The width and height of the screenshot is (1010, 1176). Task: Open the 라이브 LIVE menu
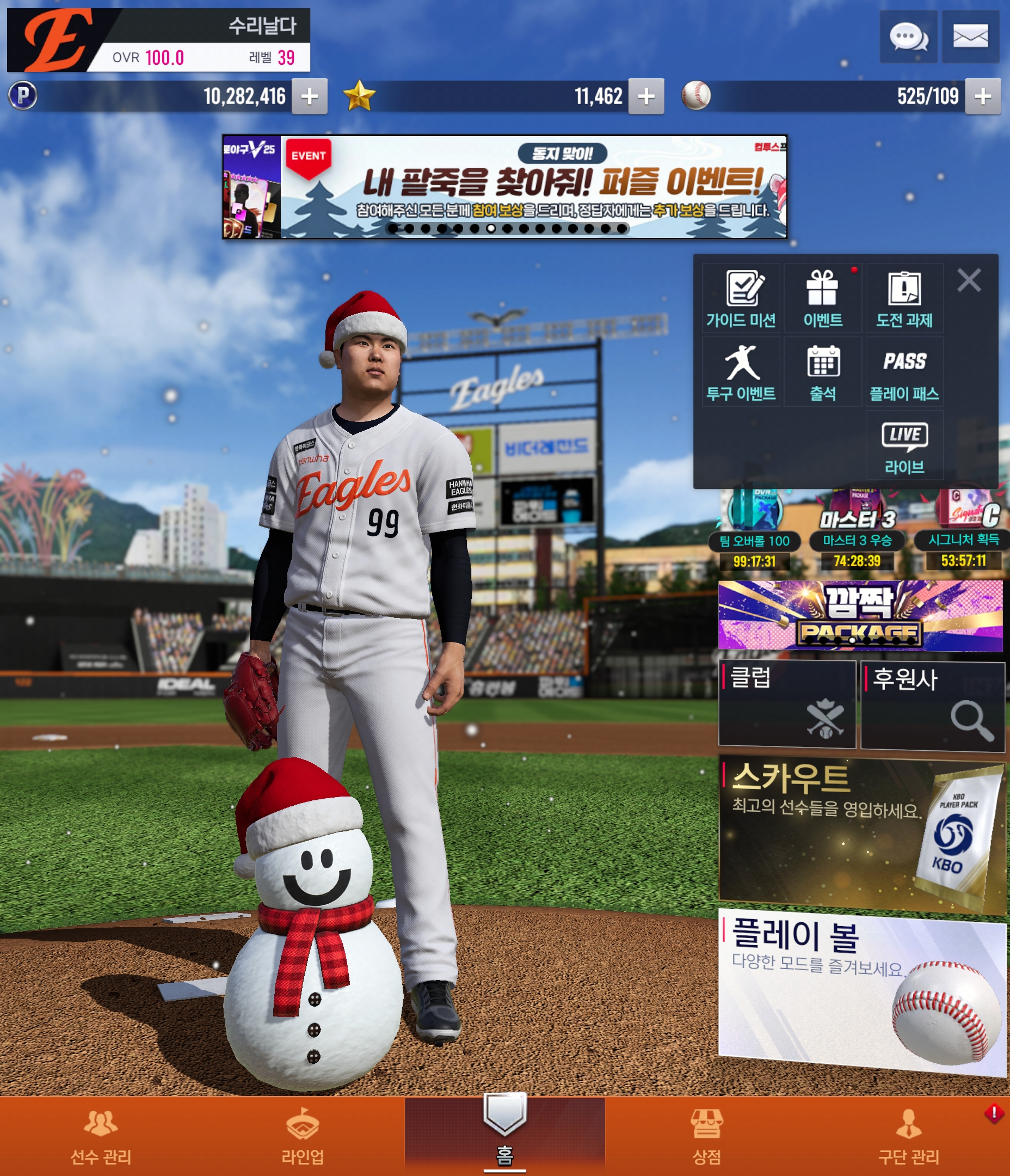click(904, 446)
